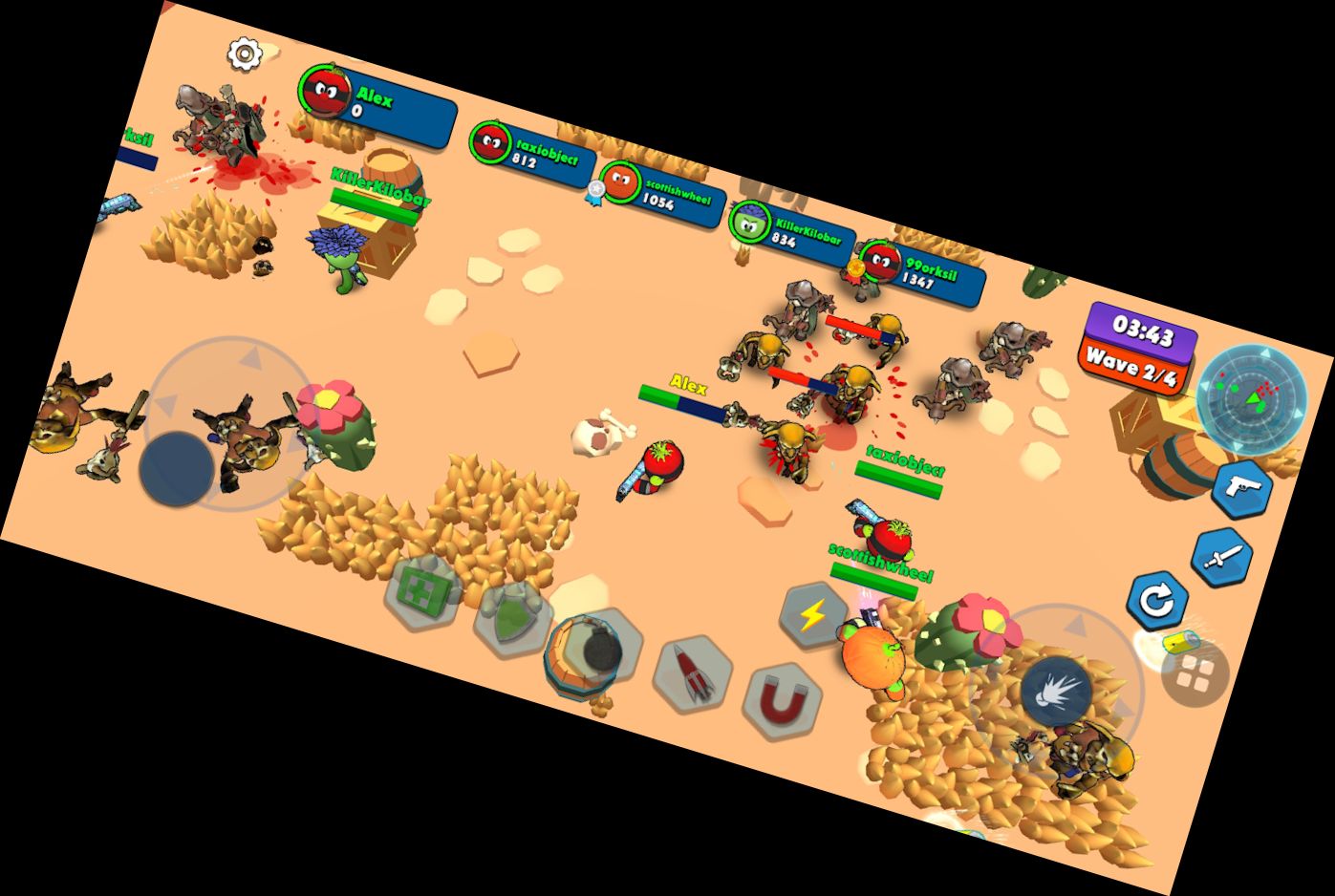Activate the red magnet ability

783,704
